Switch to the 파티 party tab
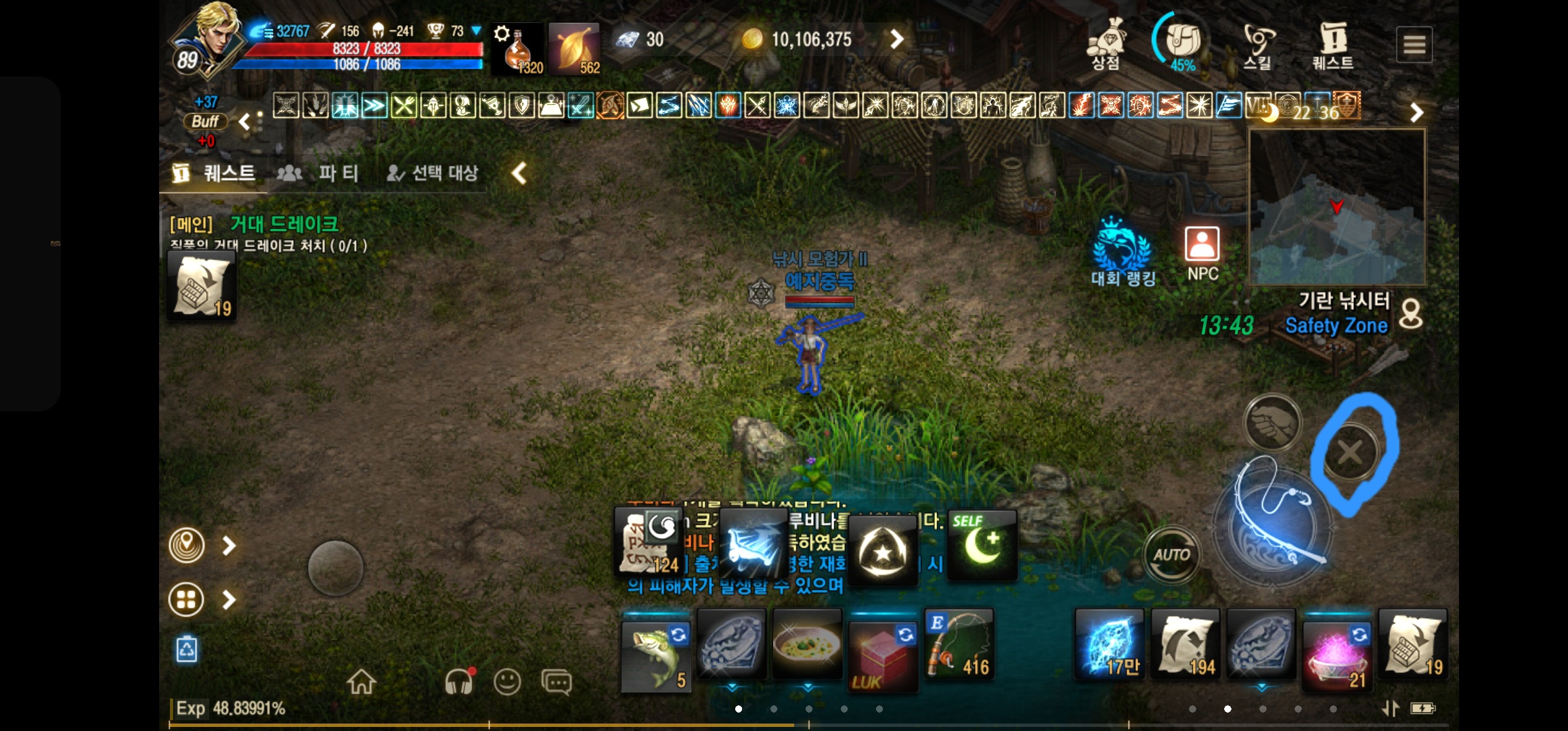This screenshot has width=1568, height=731. tap(318, 173)
